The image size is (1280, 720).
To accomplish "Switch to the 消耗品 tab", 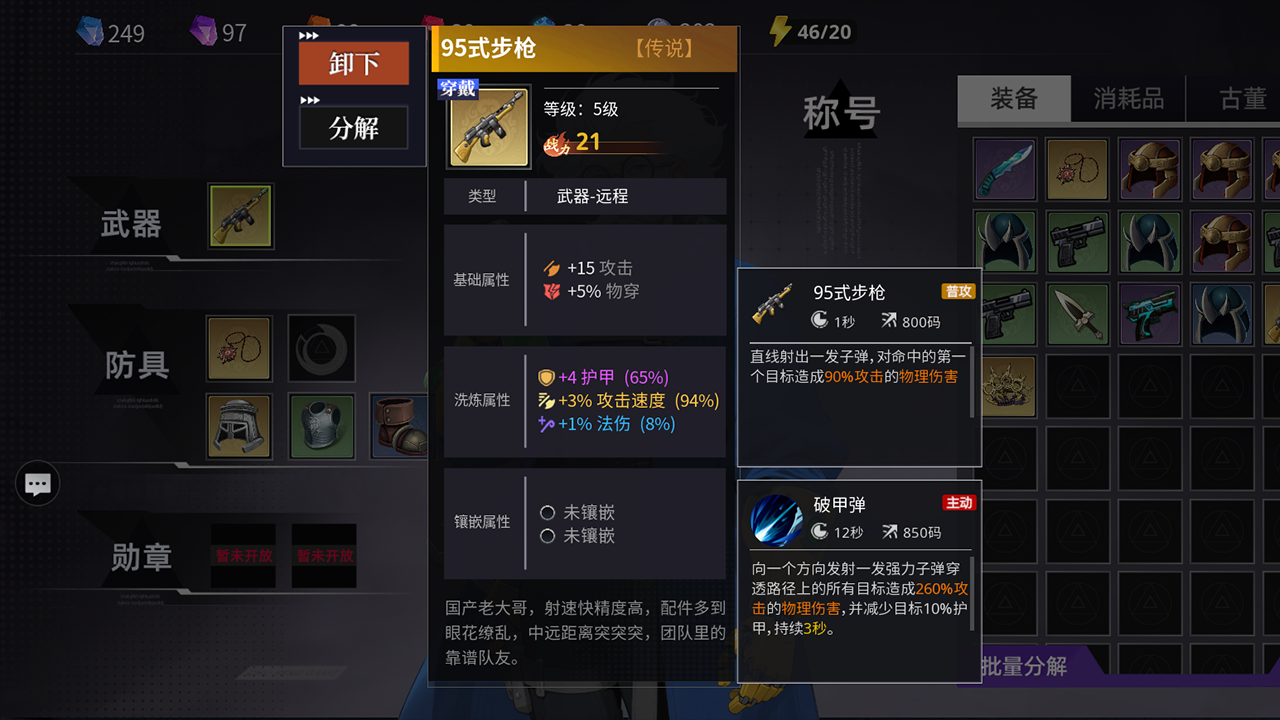I will [x=1128, y=98].
